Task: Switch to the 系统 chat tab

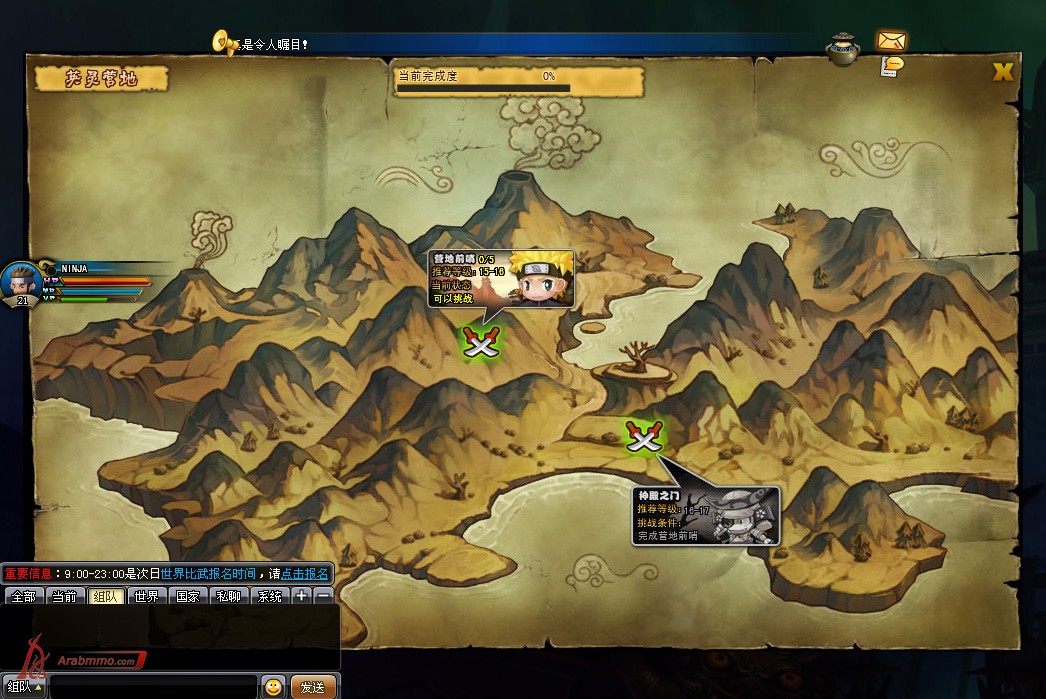Action: click(x=269, y=597)
